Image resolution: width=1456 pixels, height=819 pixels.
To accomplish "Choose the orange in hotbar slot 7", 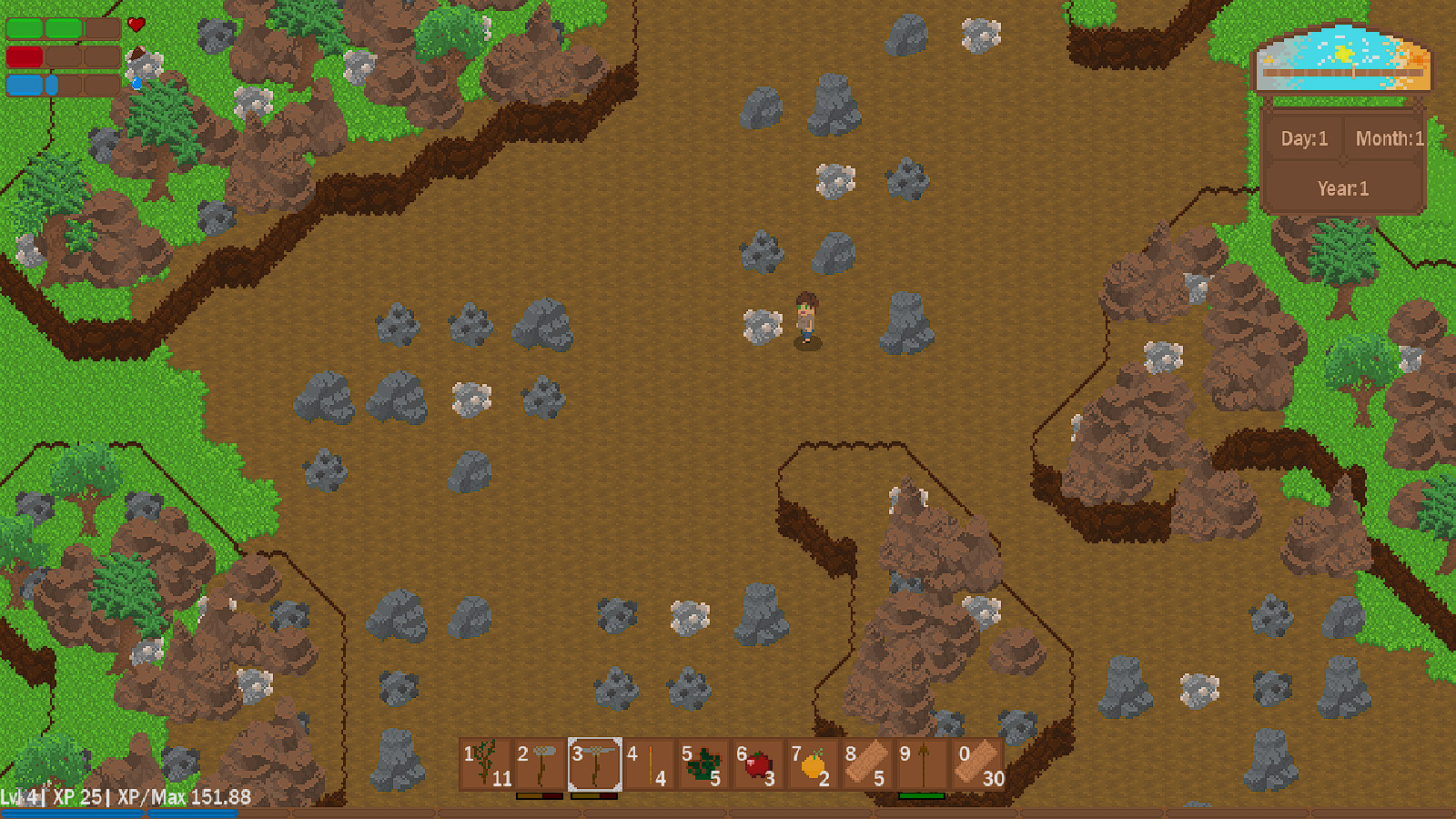I will point(814,764).
